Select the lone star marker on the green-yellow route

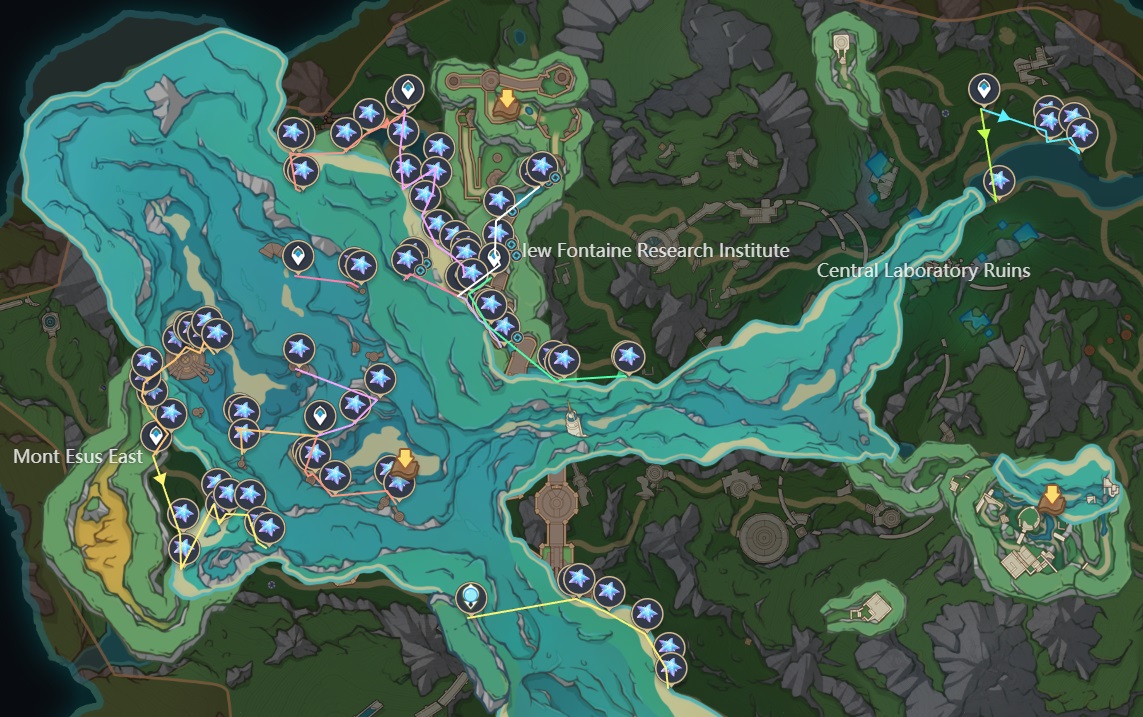(999, 181)
